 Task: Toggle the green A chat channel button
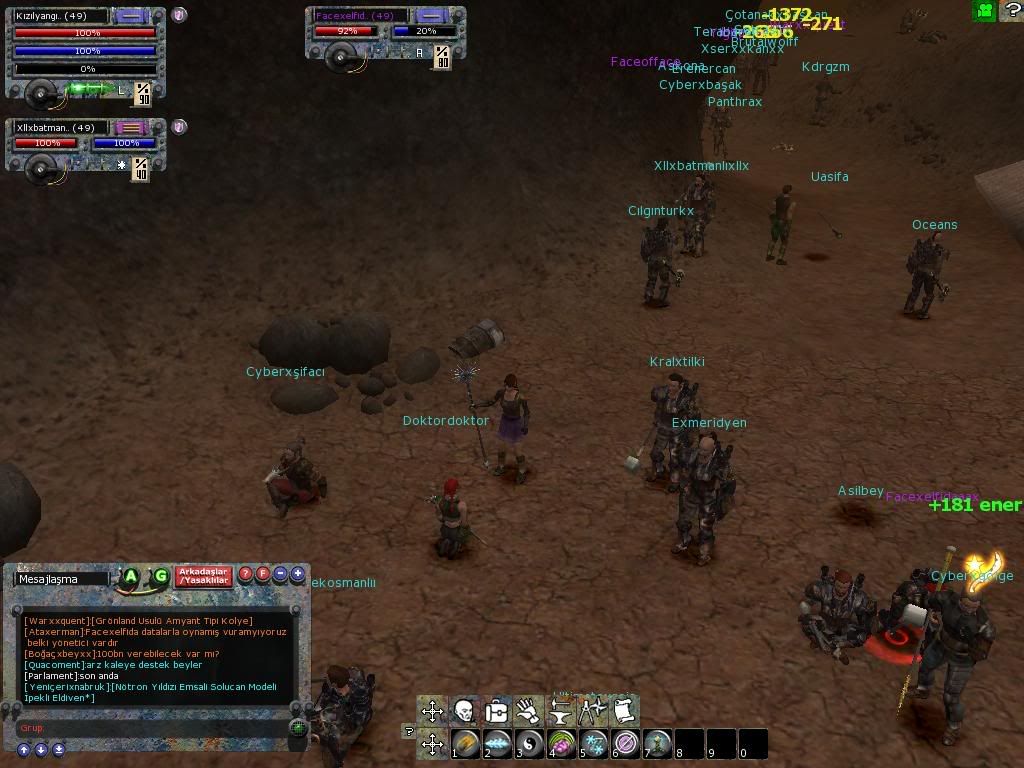tap(131, 576)
